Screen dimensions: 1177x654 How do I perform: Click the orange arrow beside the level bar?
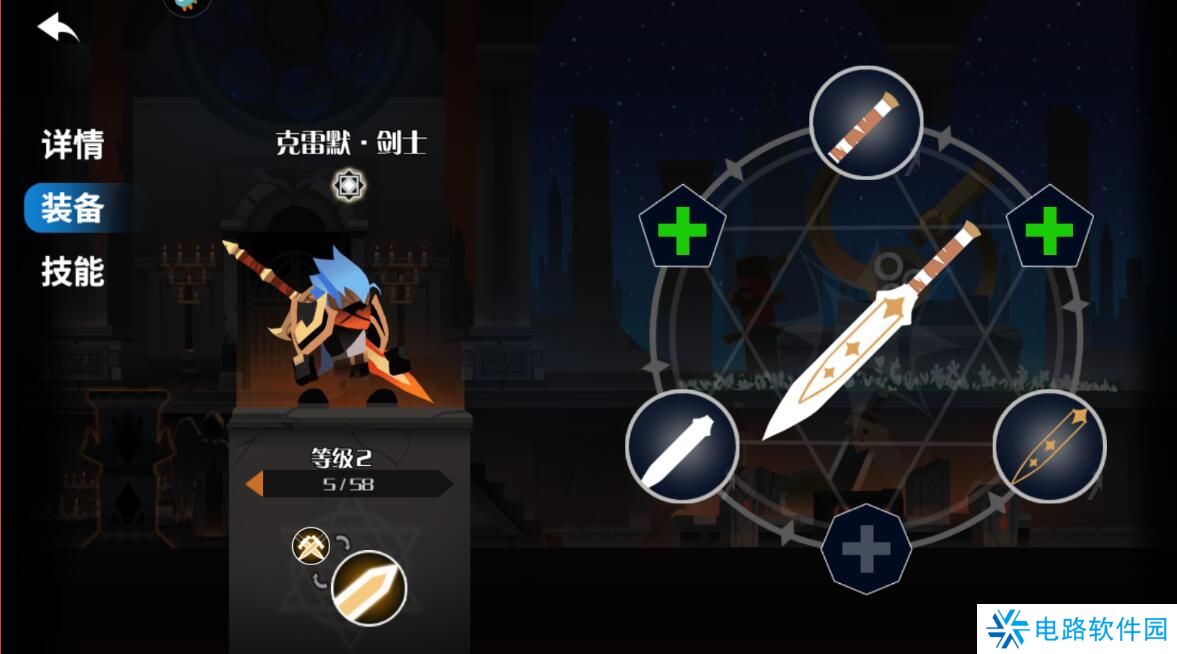click(255, 484)
